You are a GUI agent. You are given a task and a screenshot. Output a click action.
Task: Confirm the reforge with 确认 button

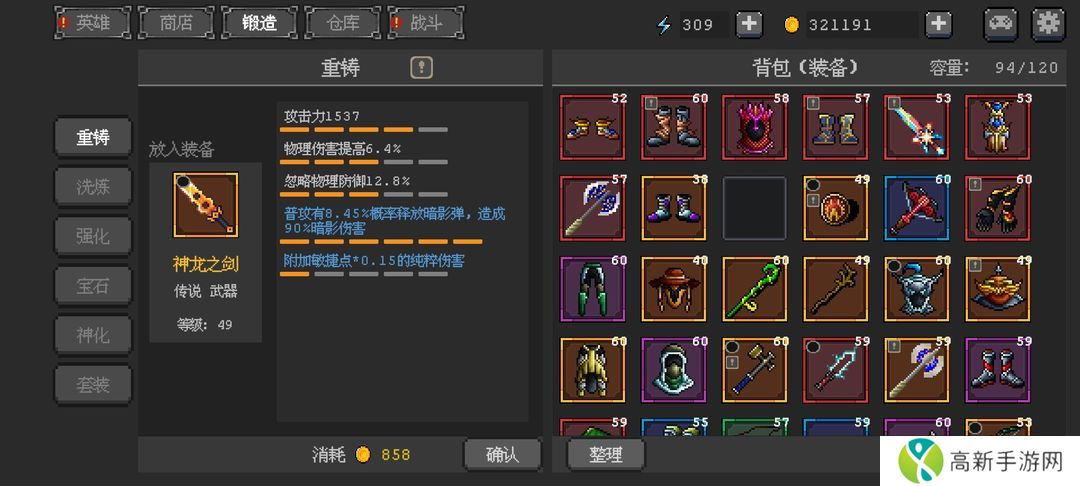coord(502,454)
